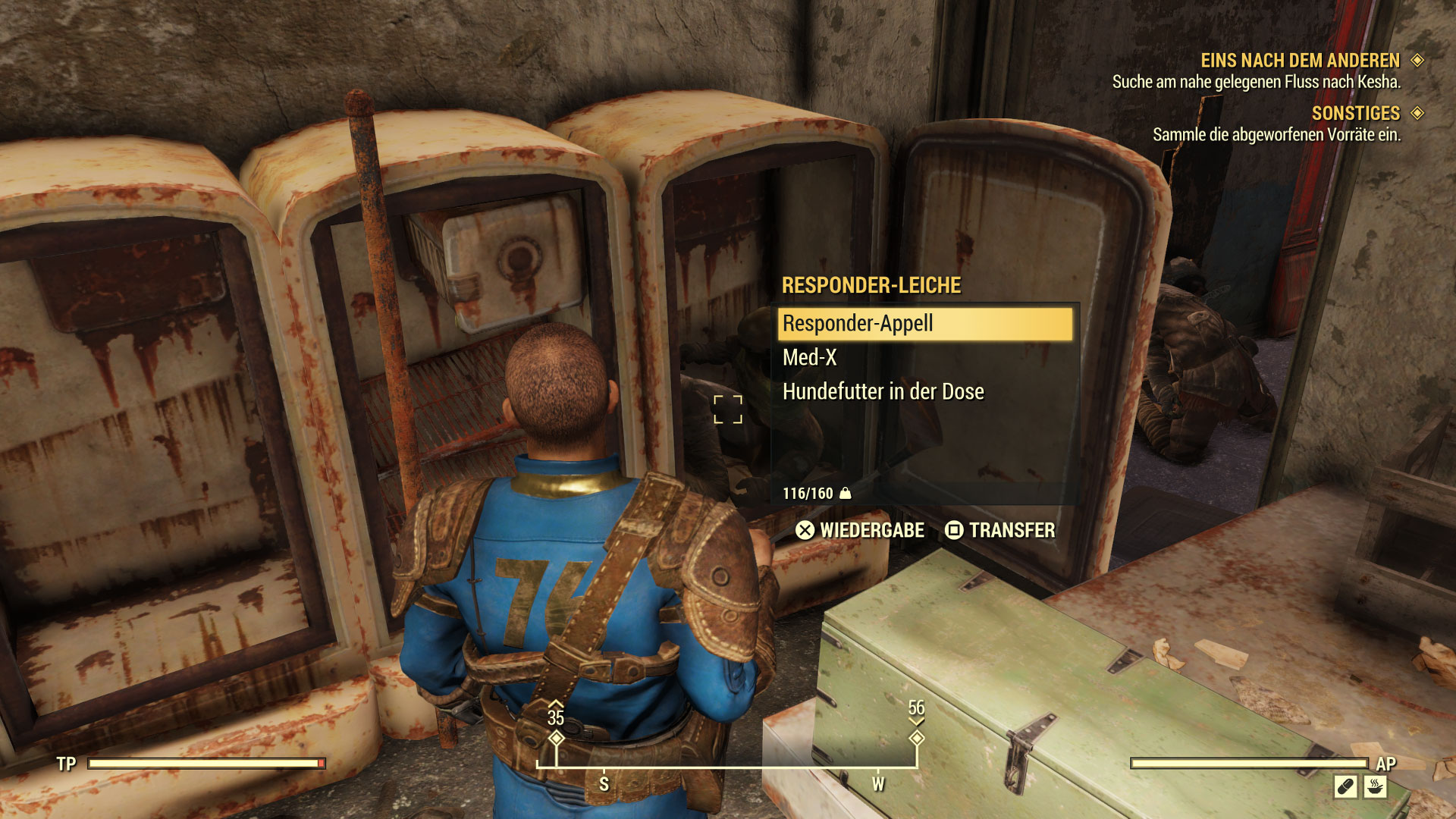
Task: Select the Sonstiges objective tracker
Action: coord(1355,114)
